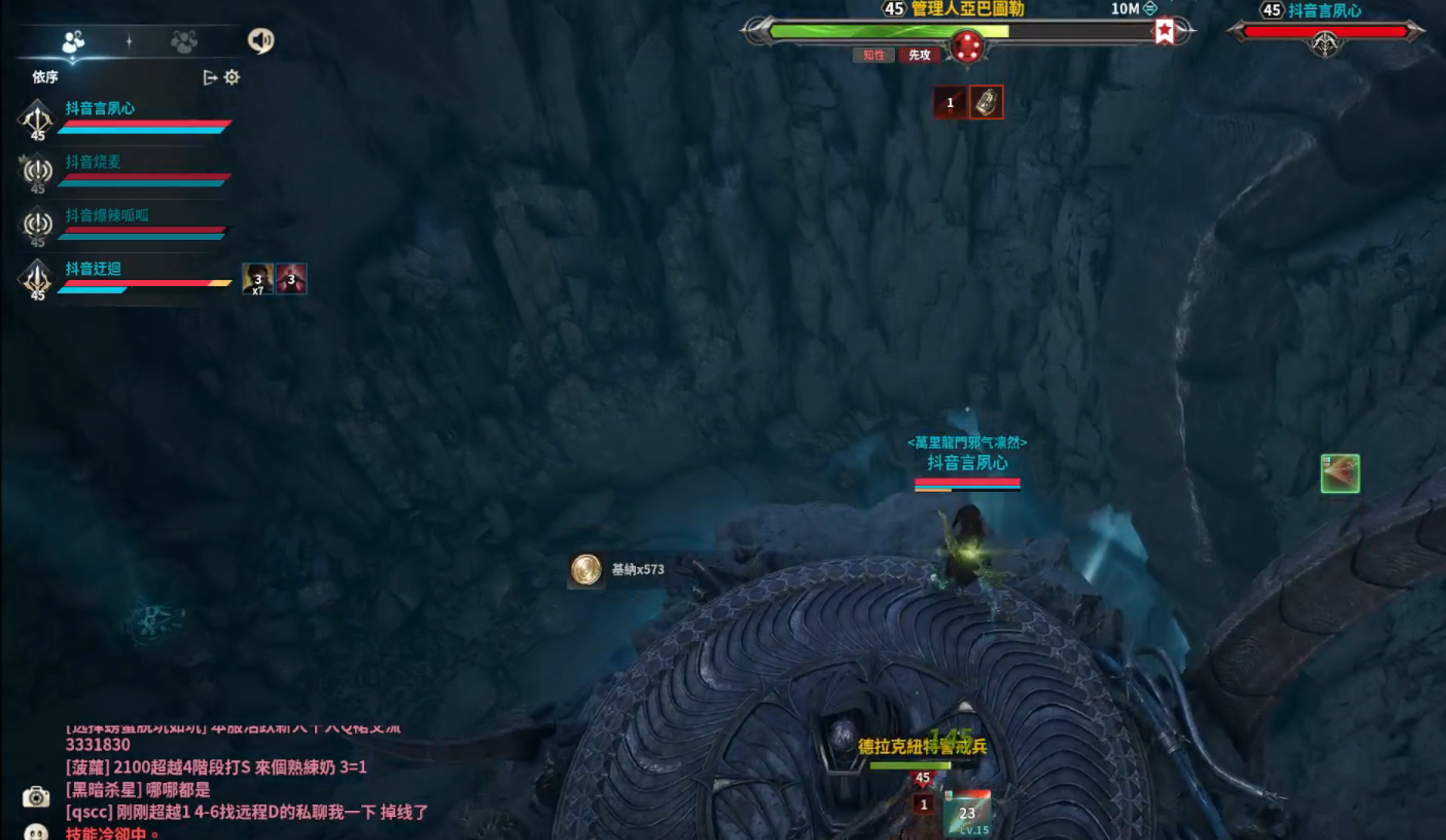Toggle the voice chat speaker icon
The image size is (1446, 840).
(261, 40)
